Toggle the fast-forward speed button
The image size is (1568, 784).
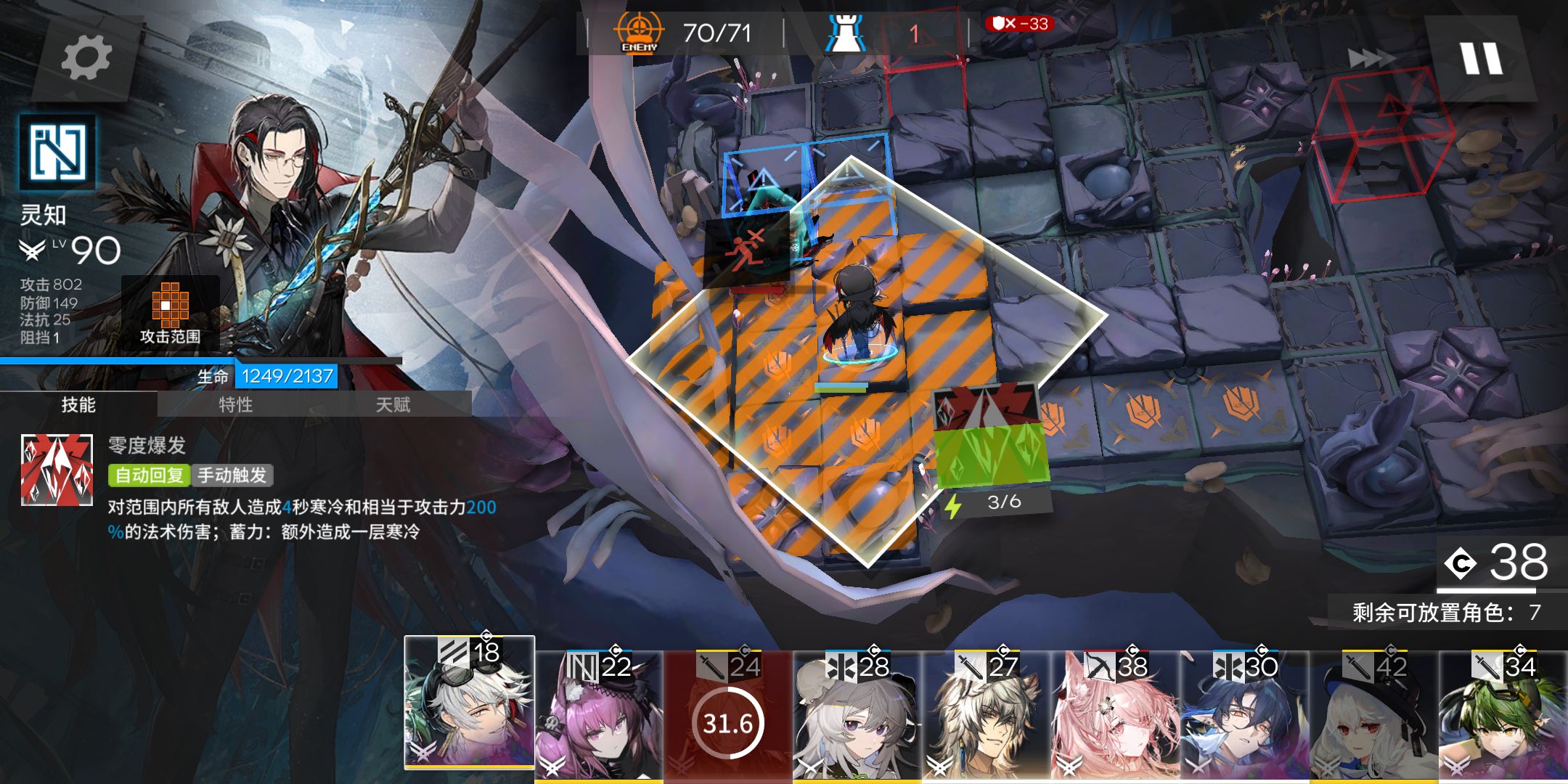(1371, 58)
